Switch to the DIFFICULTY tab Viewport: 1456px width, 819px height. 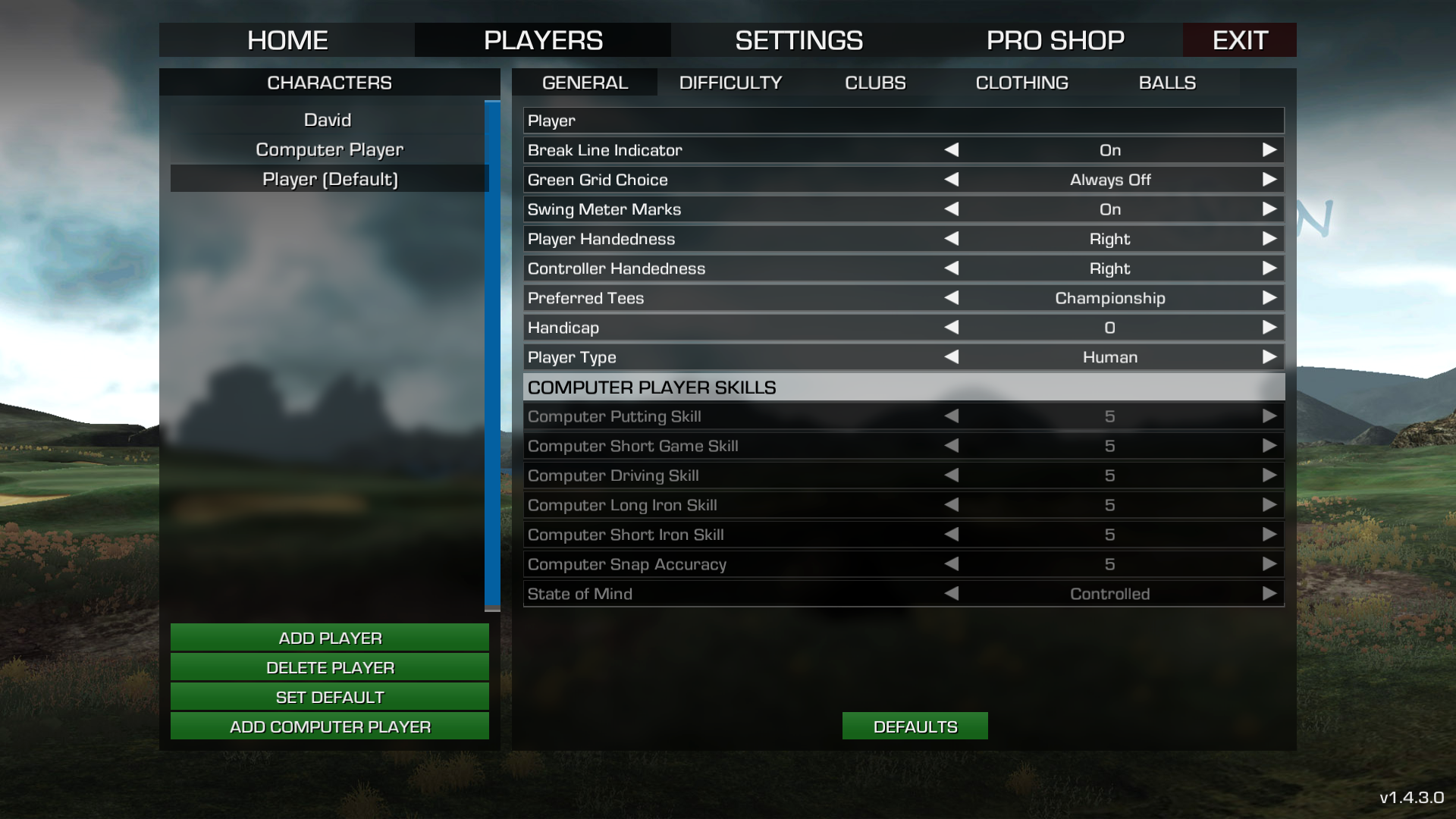(730, 83)
